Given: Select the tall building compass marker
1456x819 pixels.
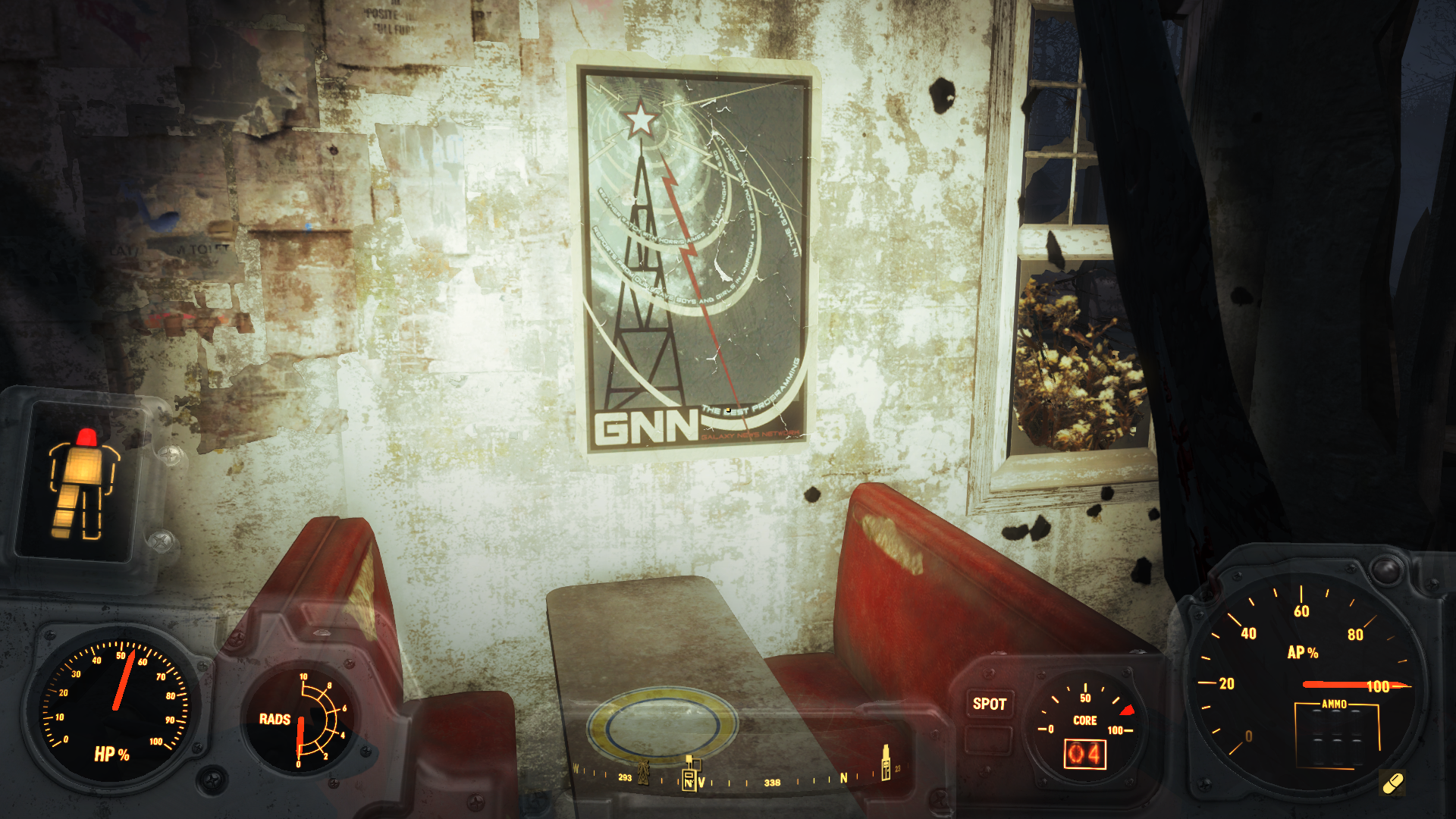Looking at the screenshot, I should [885, 762].
